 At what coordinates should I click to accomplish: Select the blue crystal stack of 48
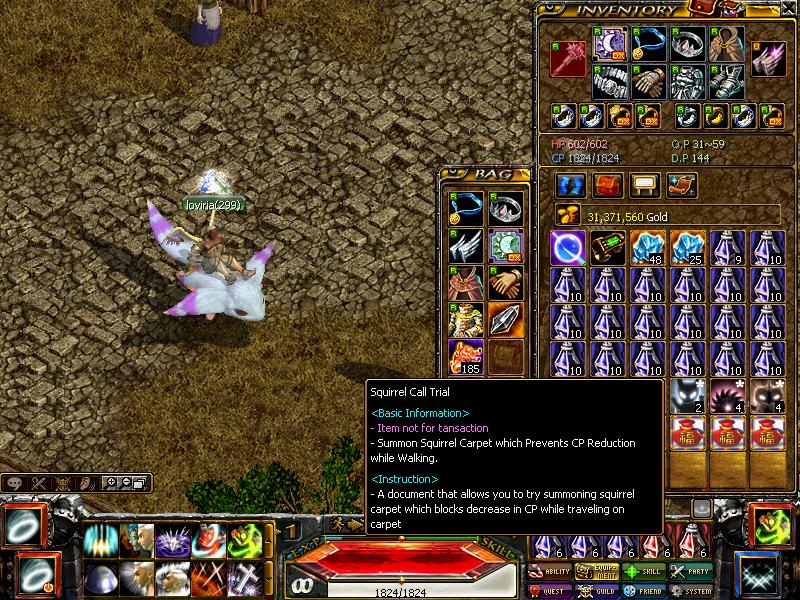click(648, 248)
